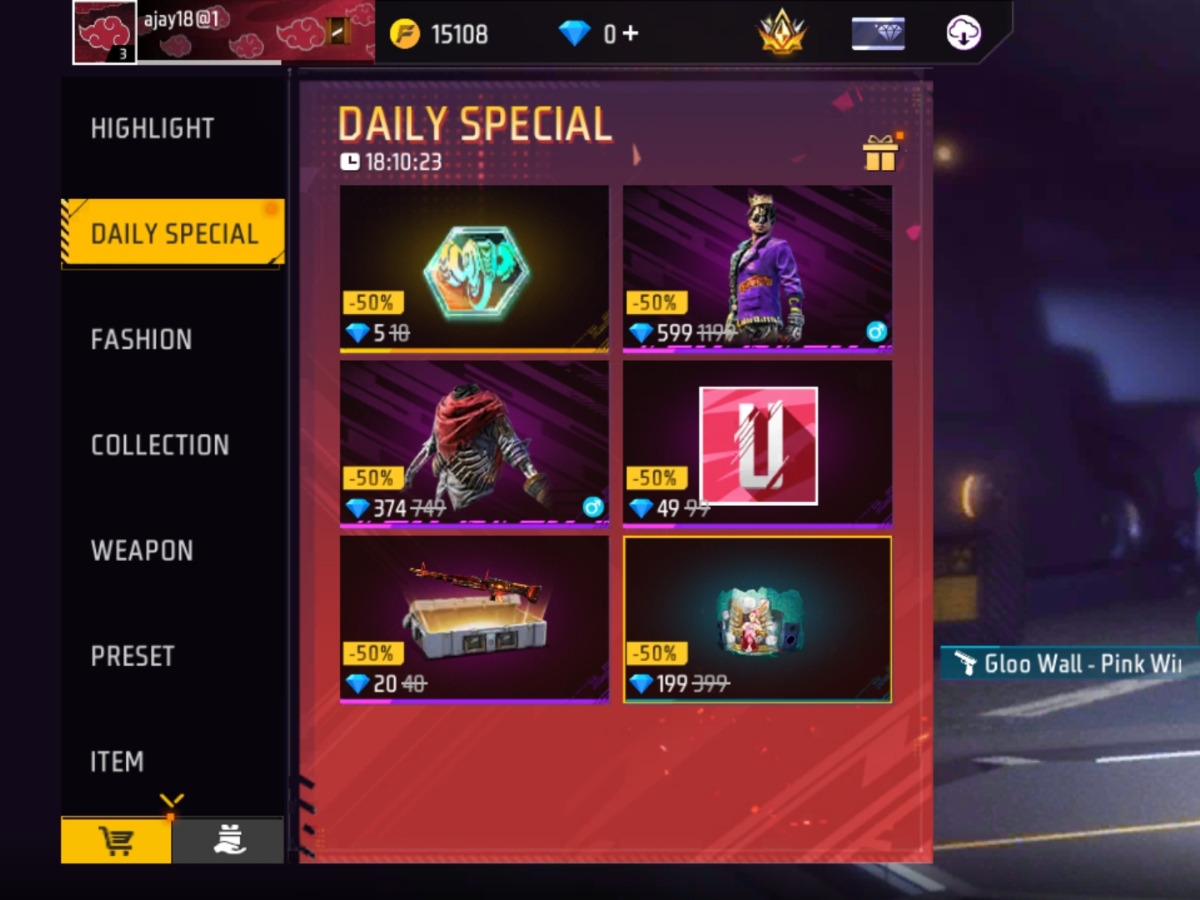Screen dimensions: 1200x900
Task: Tap the plus to top up diamonds
Action: click(630, 34)
